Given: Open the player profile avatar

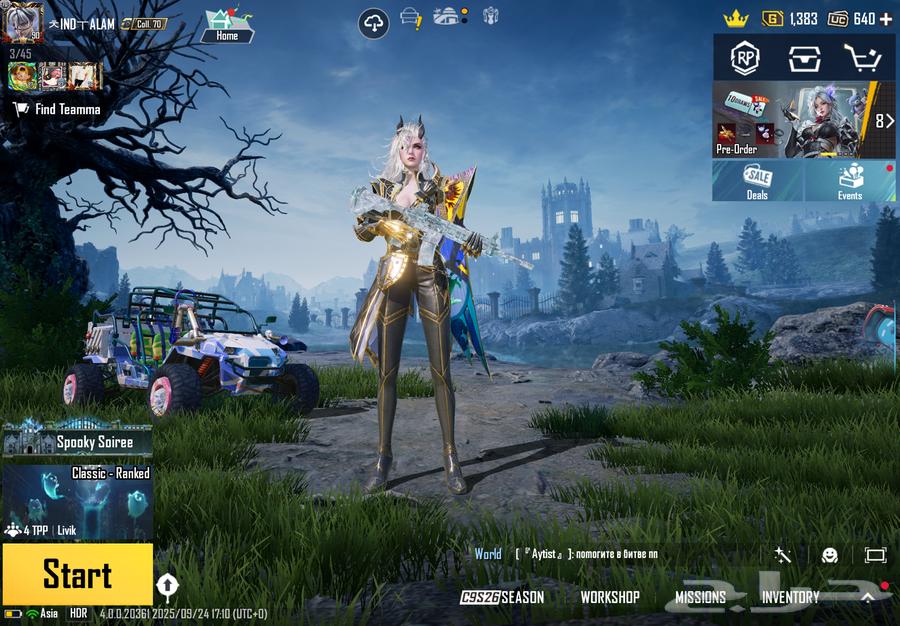Looking at the screenshot, I should pos(22,23).
